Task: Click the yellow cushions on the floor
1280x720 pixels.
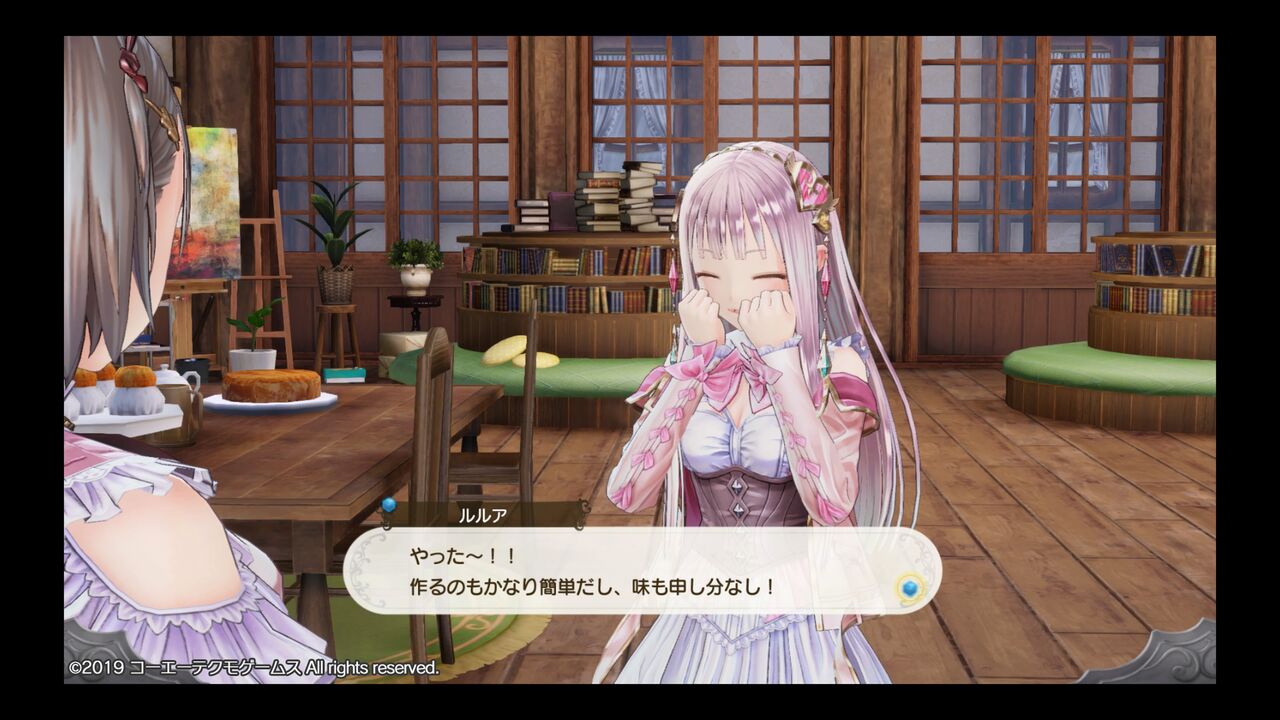Action: tap(510, 350)
